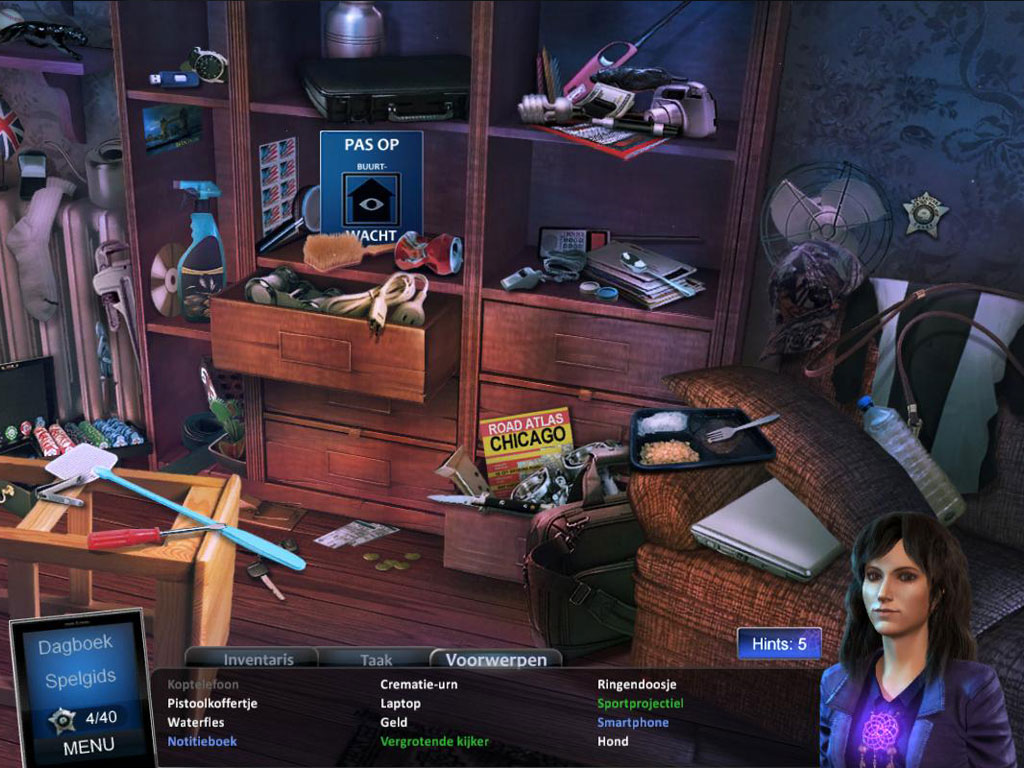1024x768 pixels.
Task: Select the Voorwerpen tab
Action: (496, 659)
